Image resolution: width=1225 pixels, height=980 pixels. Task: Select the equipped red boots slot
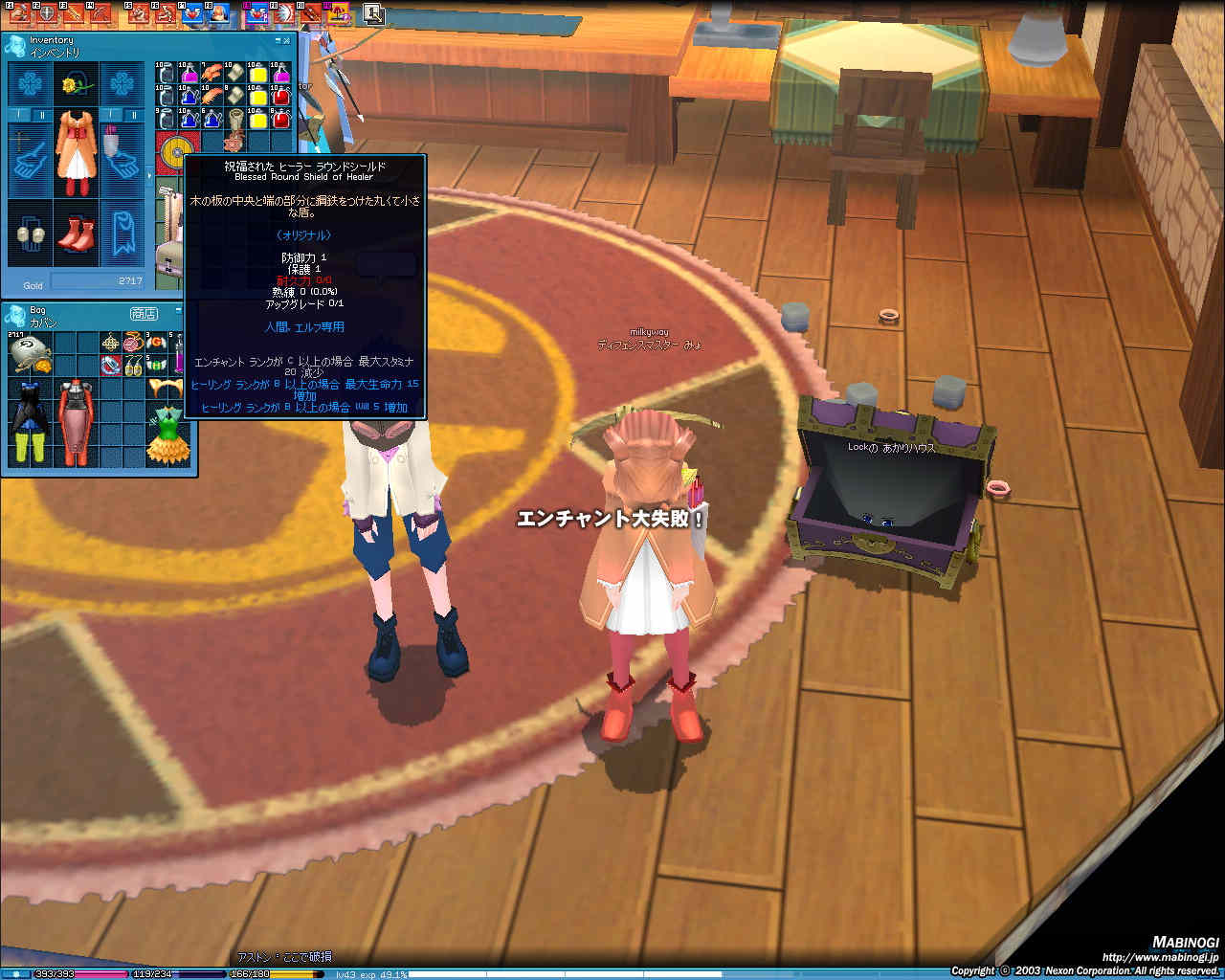(x=76, y=234)
